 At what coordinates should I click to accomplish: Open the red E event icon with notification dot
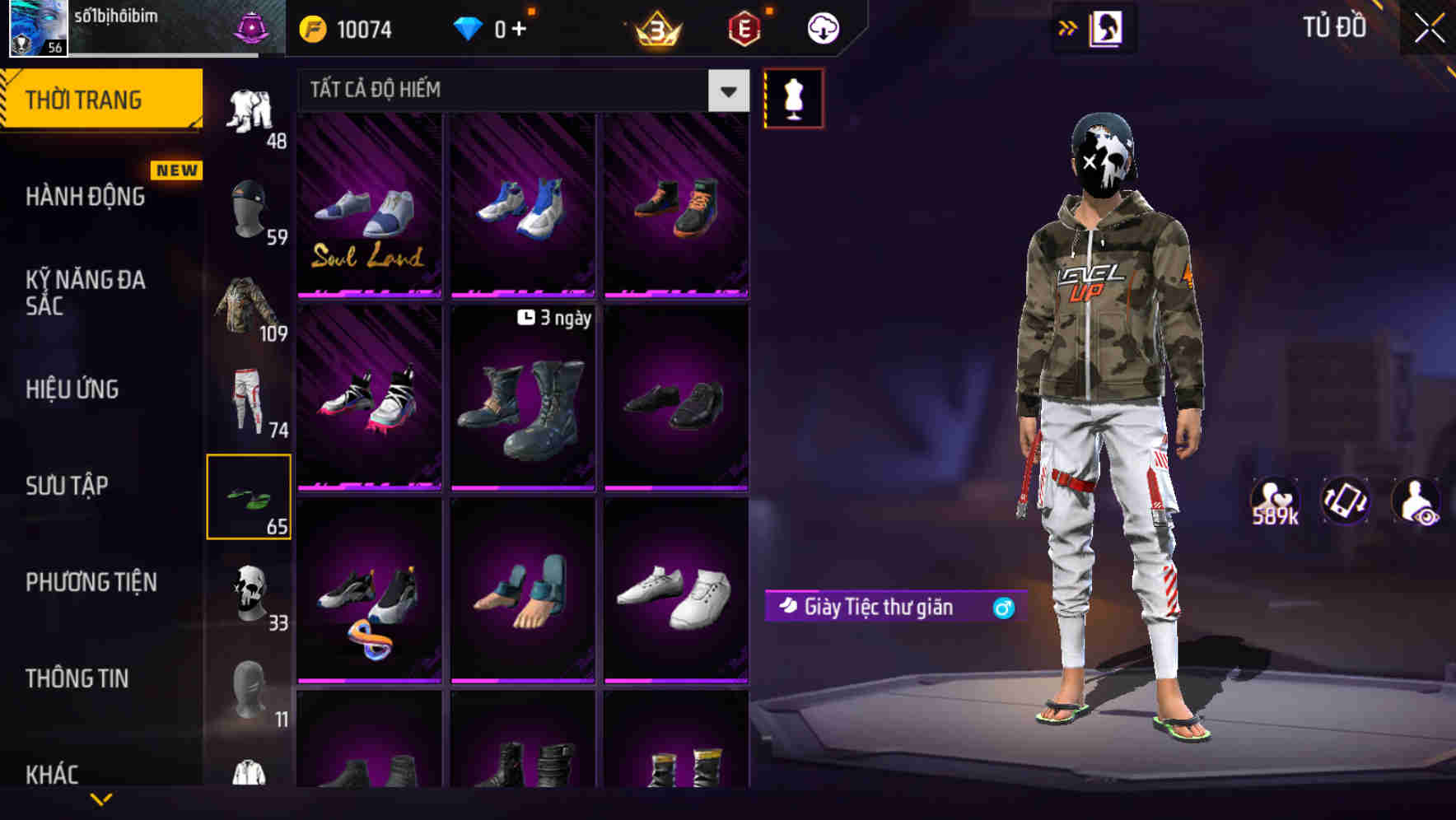(740, 27)
